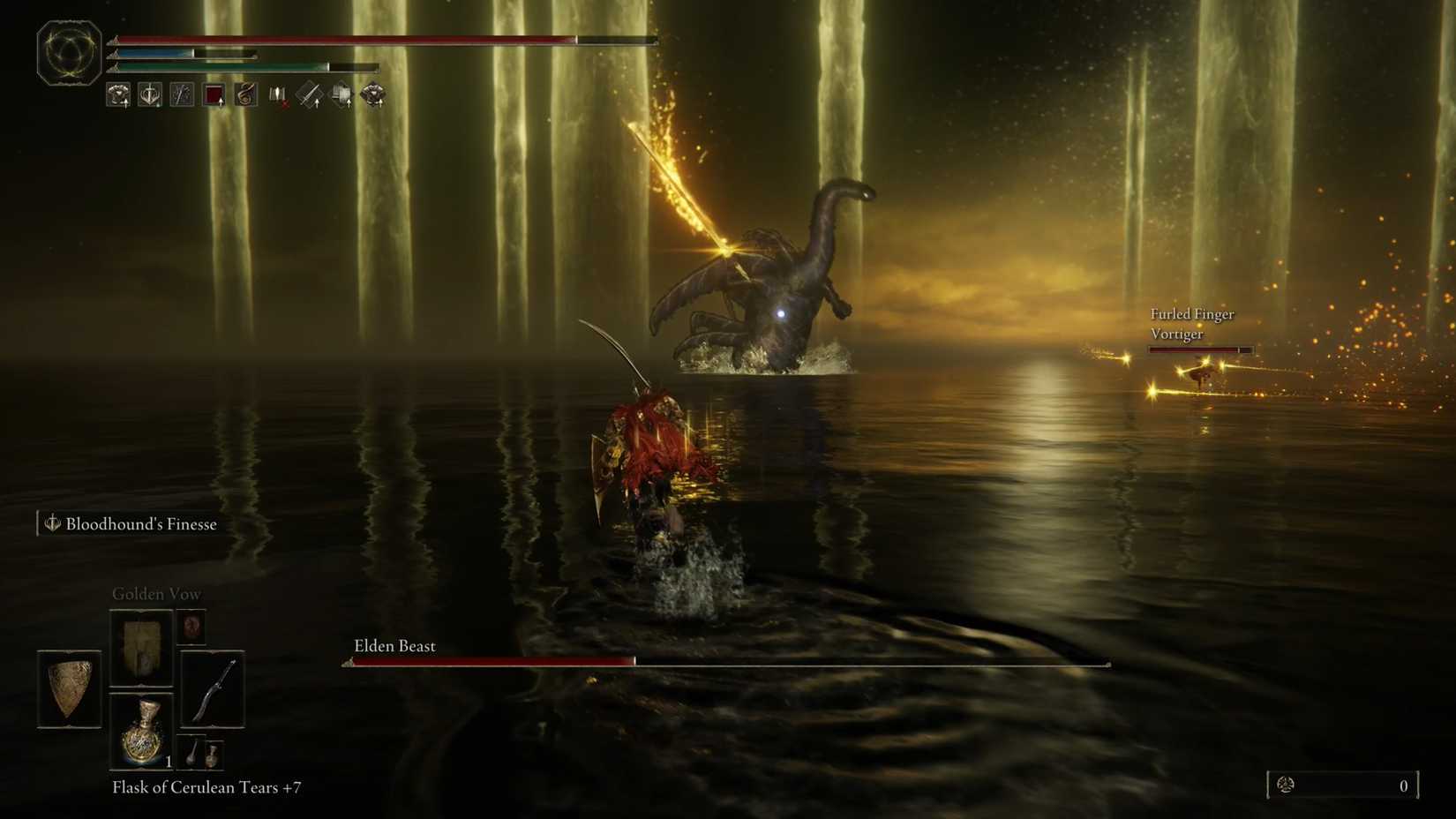Click the Elden Beast health bar
Screen dimensions: 1456x819
tap(724, 660)
